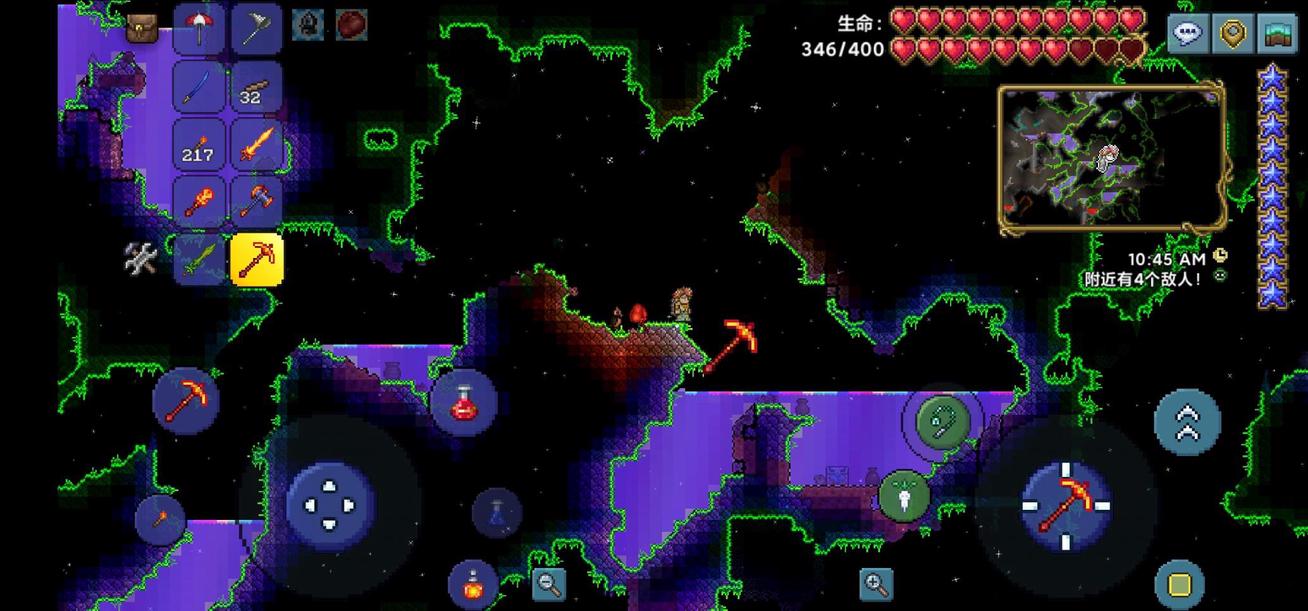
Task: Tap the quick torch round button
Action: click(x=160, y=519)
